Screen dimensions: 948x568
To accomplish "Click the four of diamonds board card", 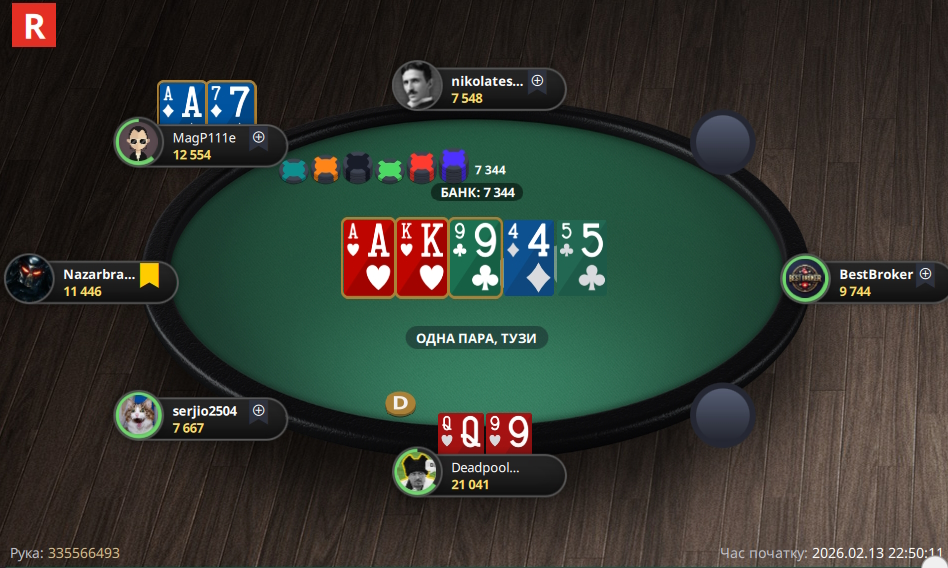I will point(528,257).
